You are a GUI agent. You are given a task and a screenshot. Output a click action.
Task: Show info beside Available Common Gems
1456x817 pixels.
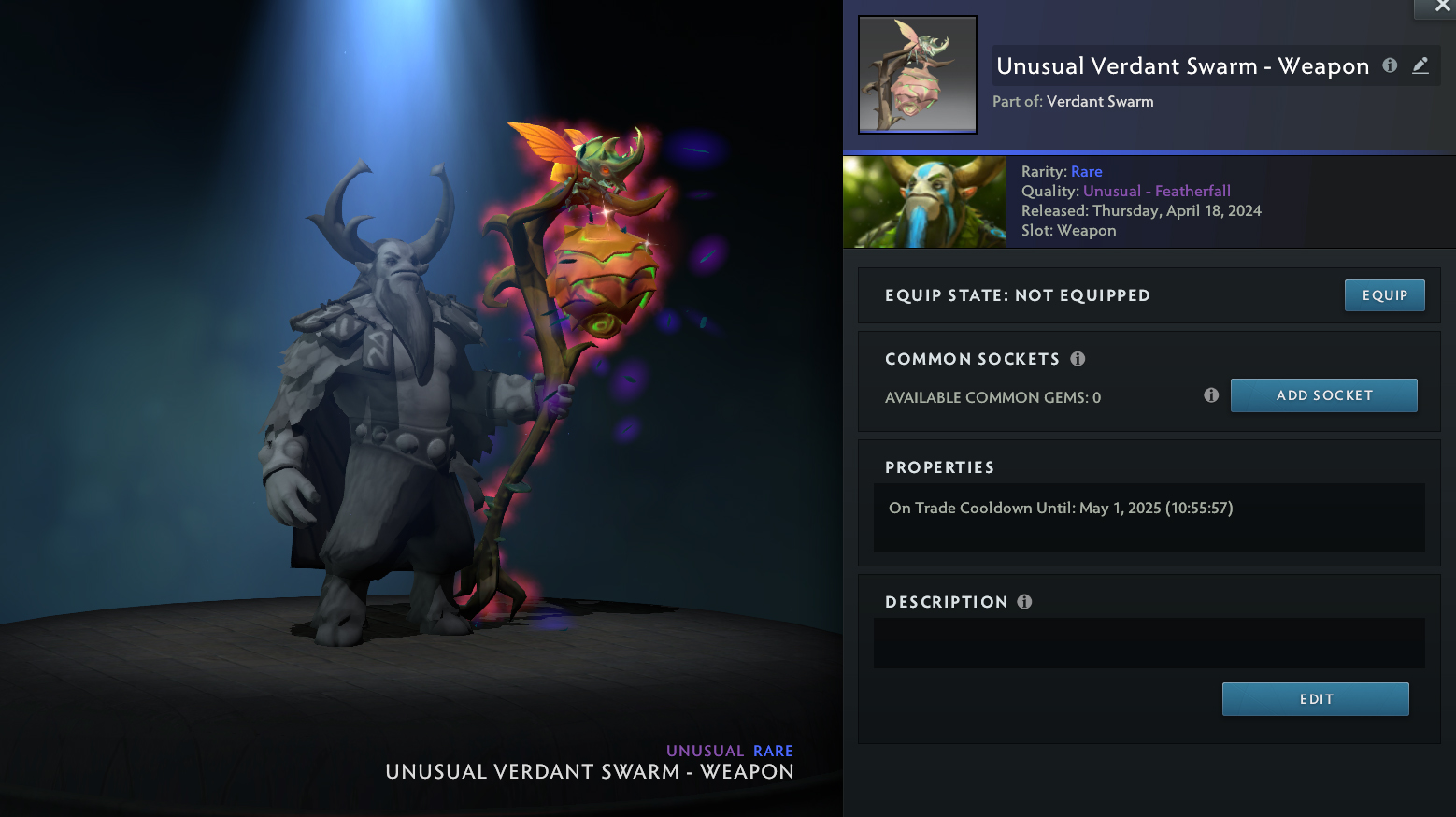pos(1211,395)
